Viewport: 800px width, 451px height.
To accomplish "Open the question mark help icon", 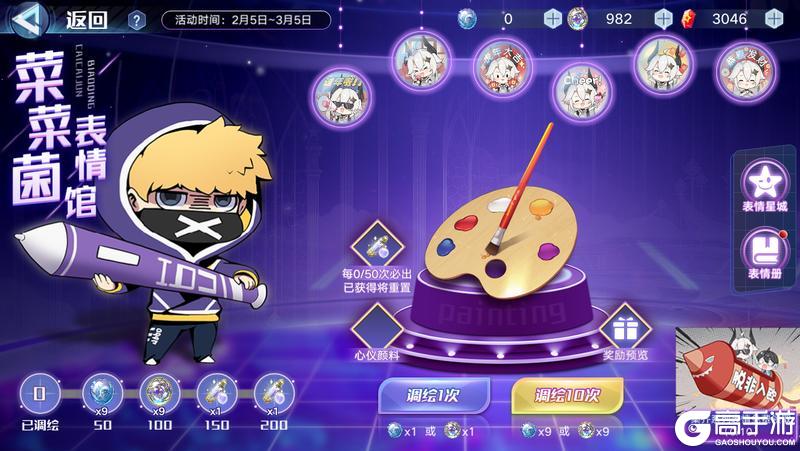I will tap(137, 19).
